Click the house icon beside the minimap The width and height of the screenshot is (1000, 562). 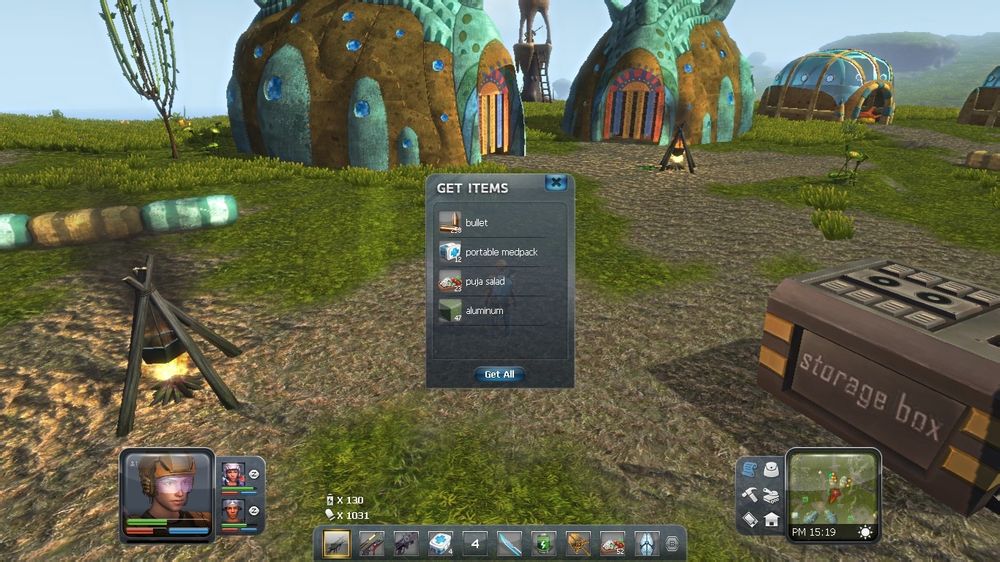point(772,519)
